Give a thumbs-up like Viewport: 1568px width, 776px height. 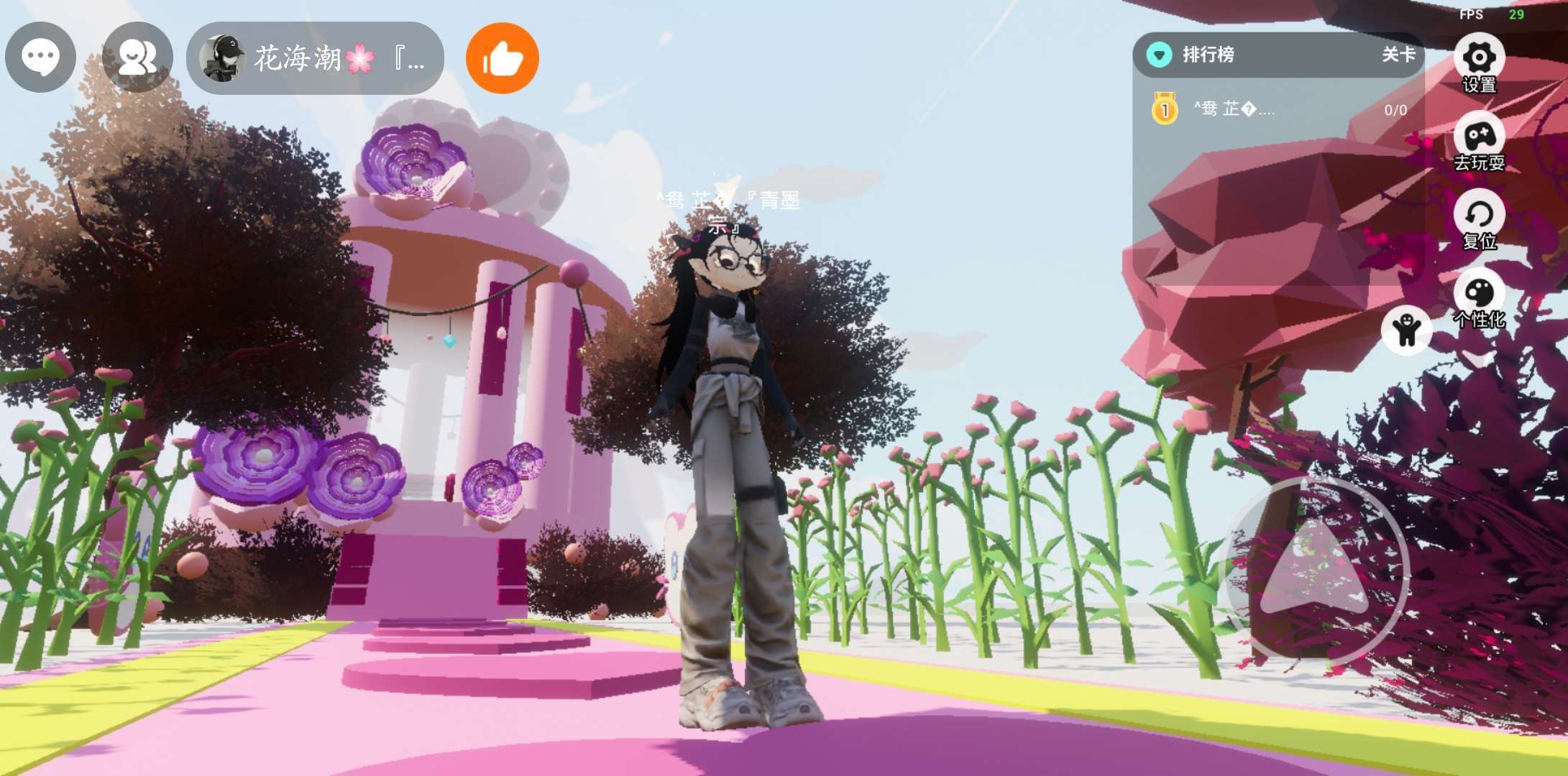(502, 58)
